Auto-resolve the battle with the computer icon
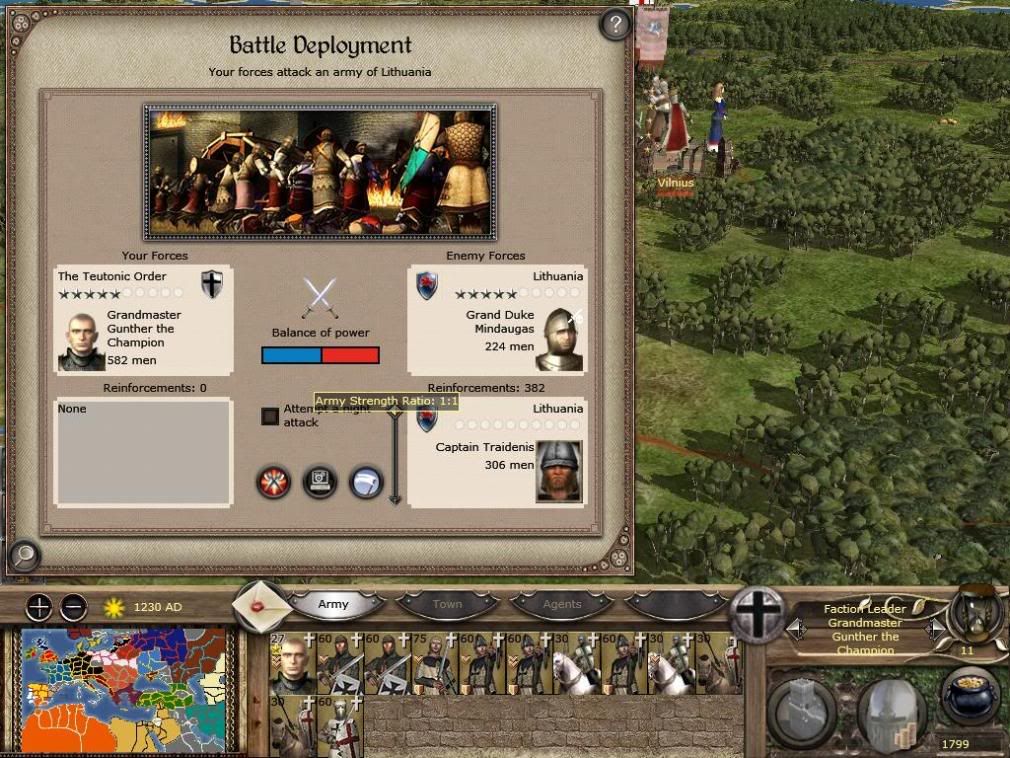The image size is (1010, 758). click(320, 482)
